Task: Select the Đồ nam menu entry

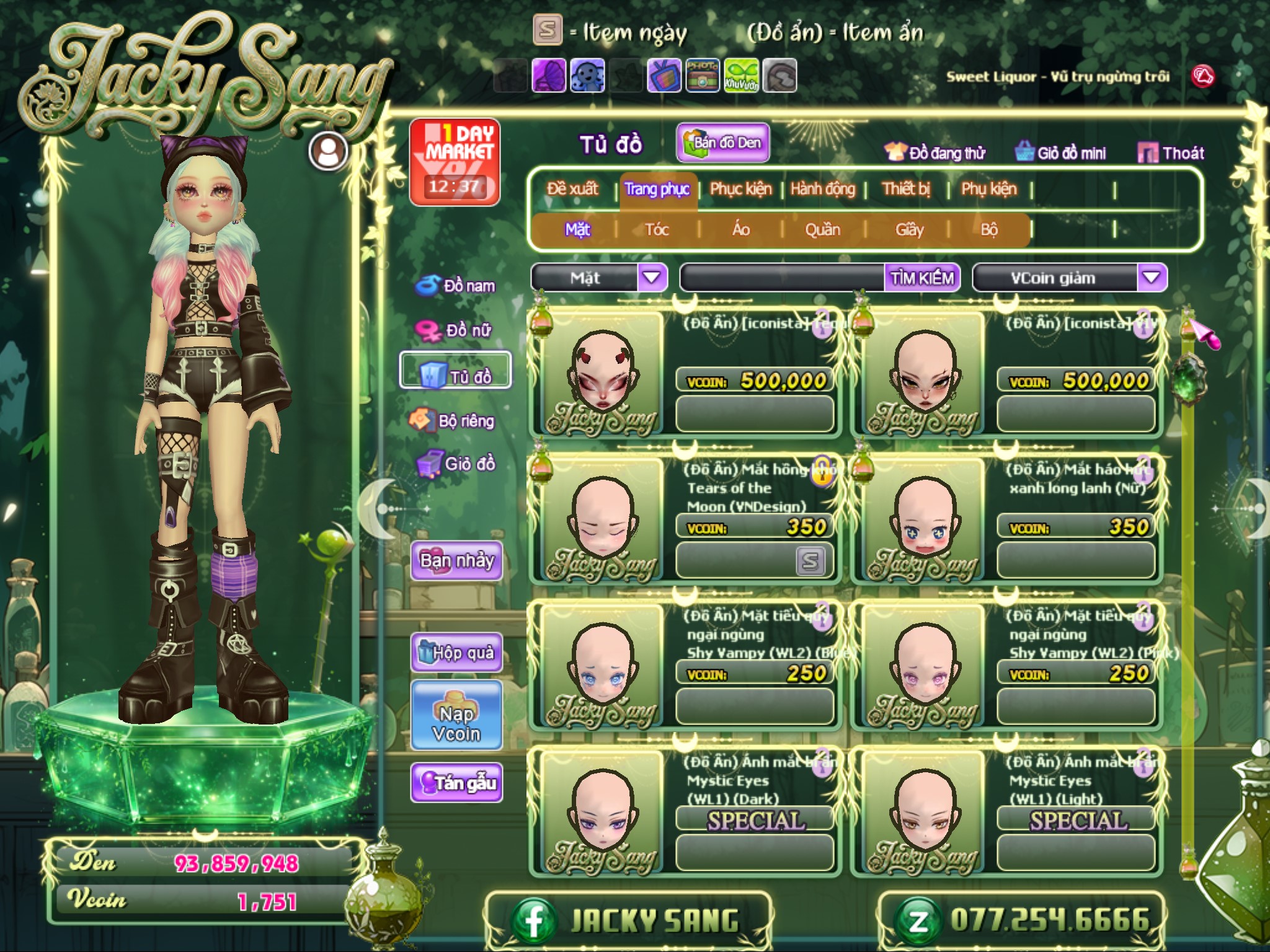Action: point(456,286)
